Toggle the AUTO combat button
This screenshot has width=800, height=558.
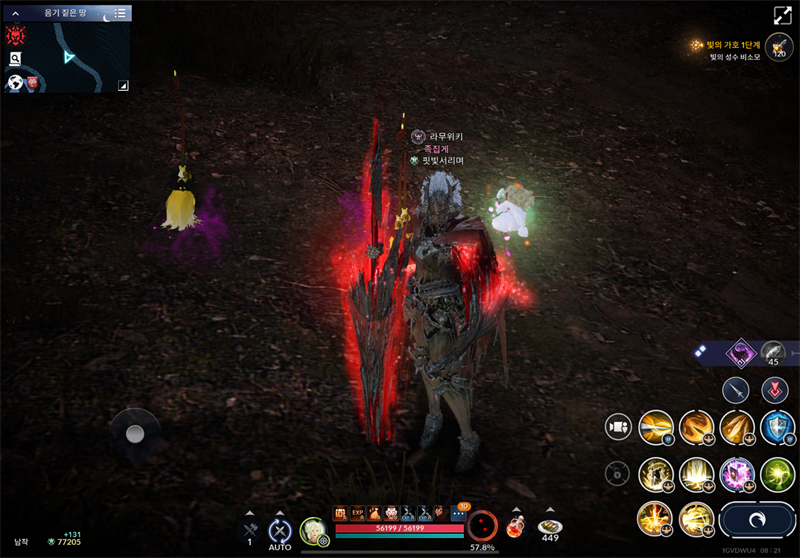(x=280, y=532)
